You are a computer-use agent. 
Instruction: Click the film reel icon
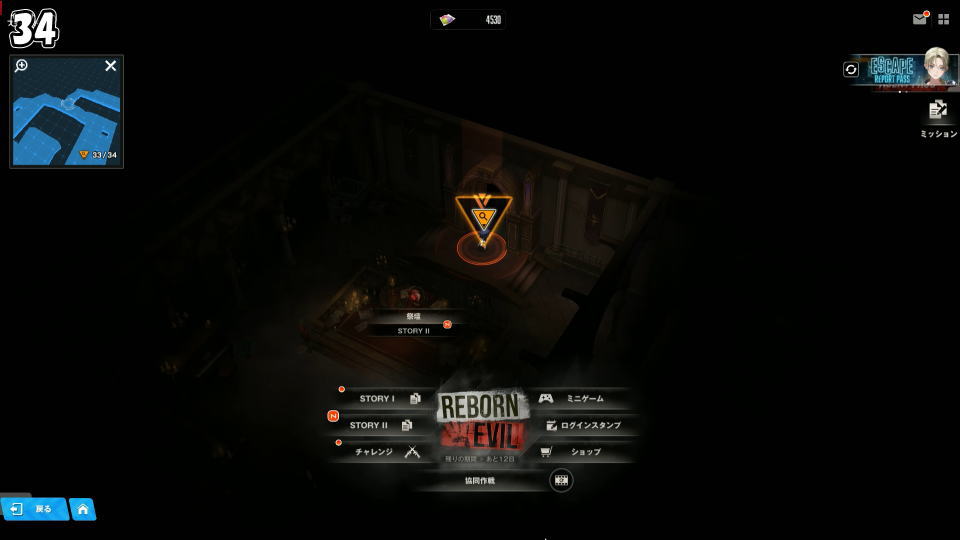coord(562,480)
